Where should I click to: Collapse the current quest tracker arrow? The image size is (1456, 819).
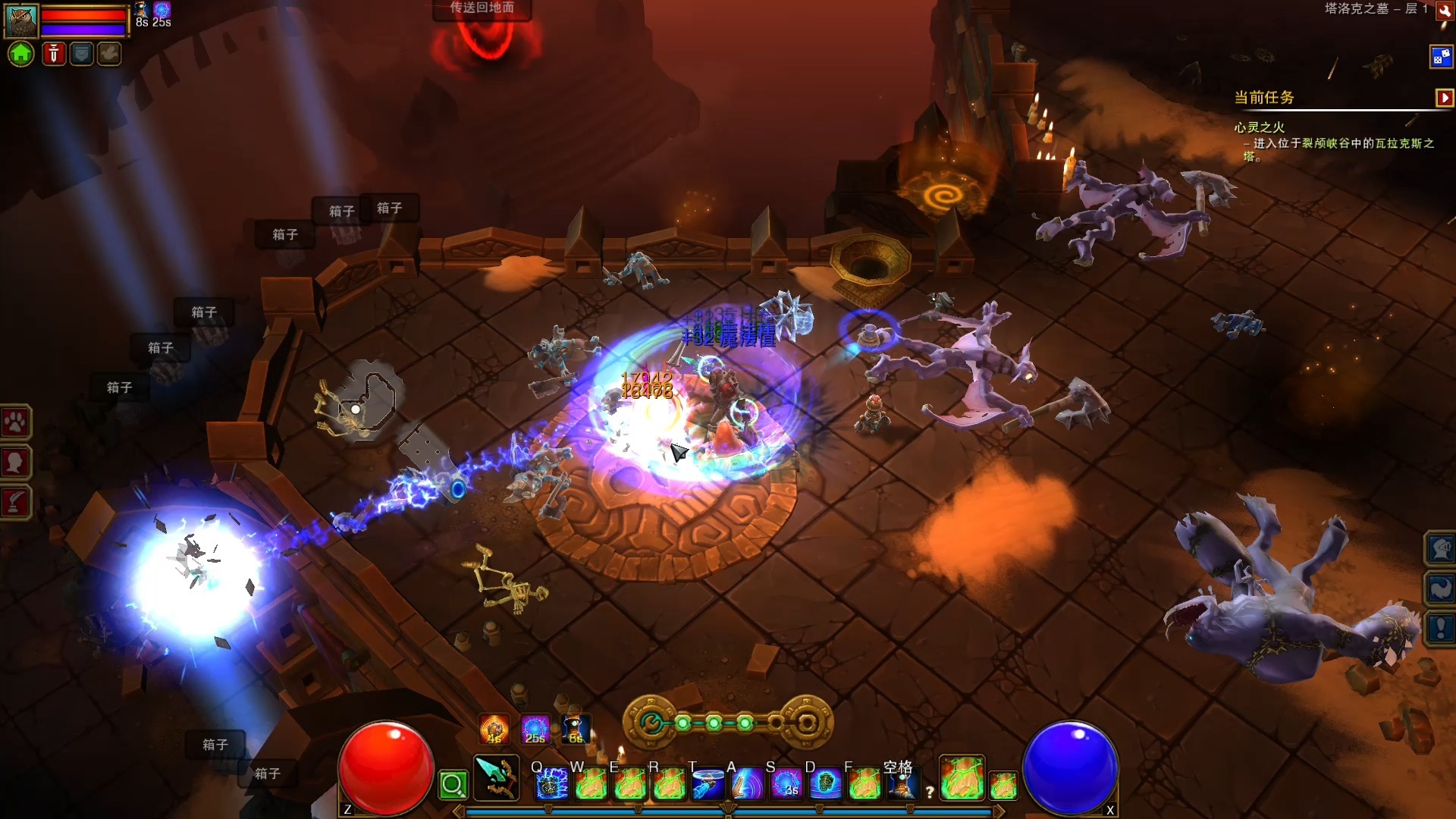[1444, 98]
